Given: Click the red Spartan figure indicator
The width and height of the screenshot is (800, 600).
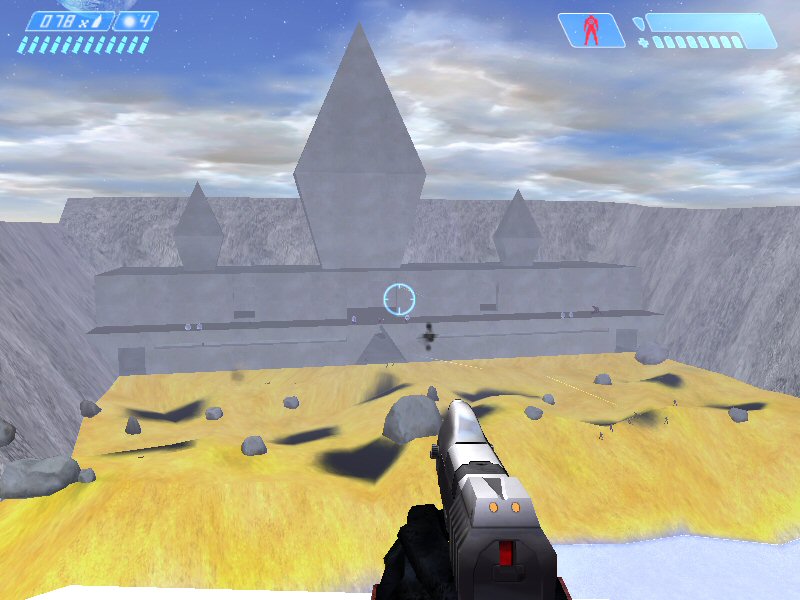Looking at the screenshot, I should 591,29.
